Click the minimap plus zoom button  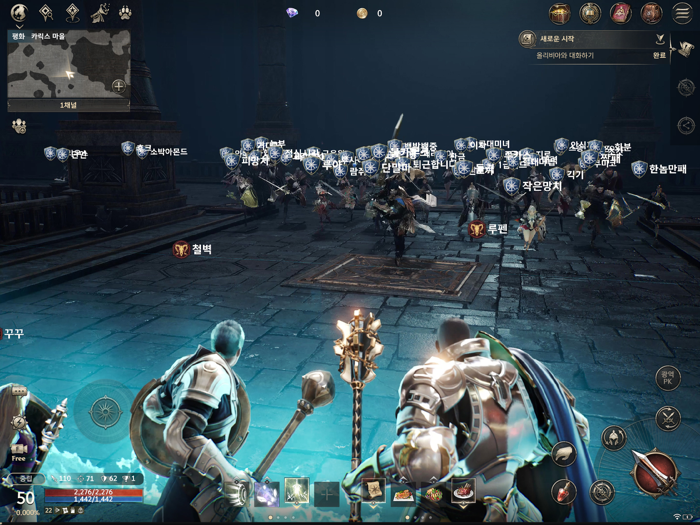pos(118,86)
